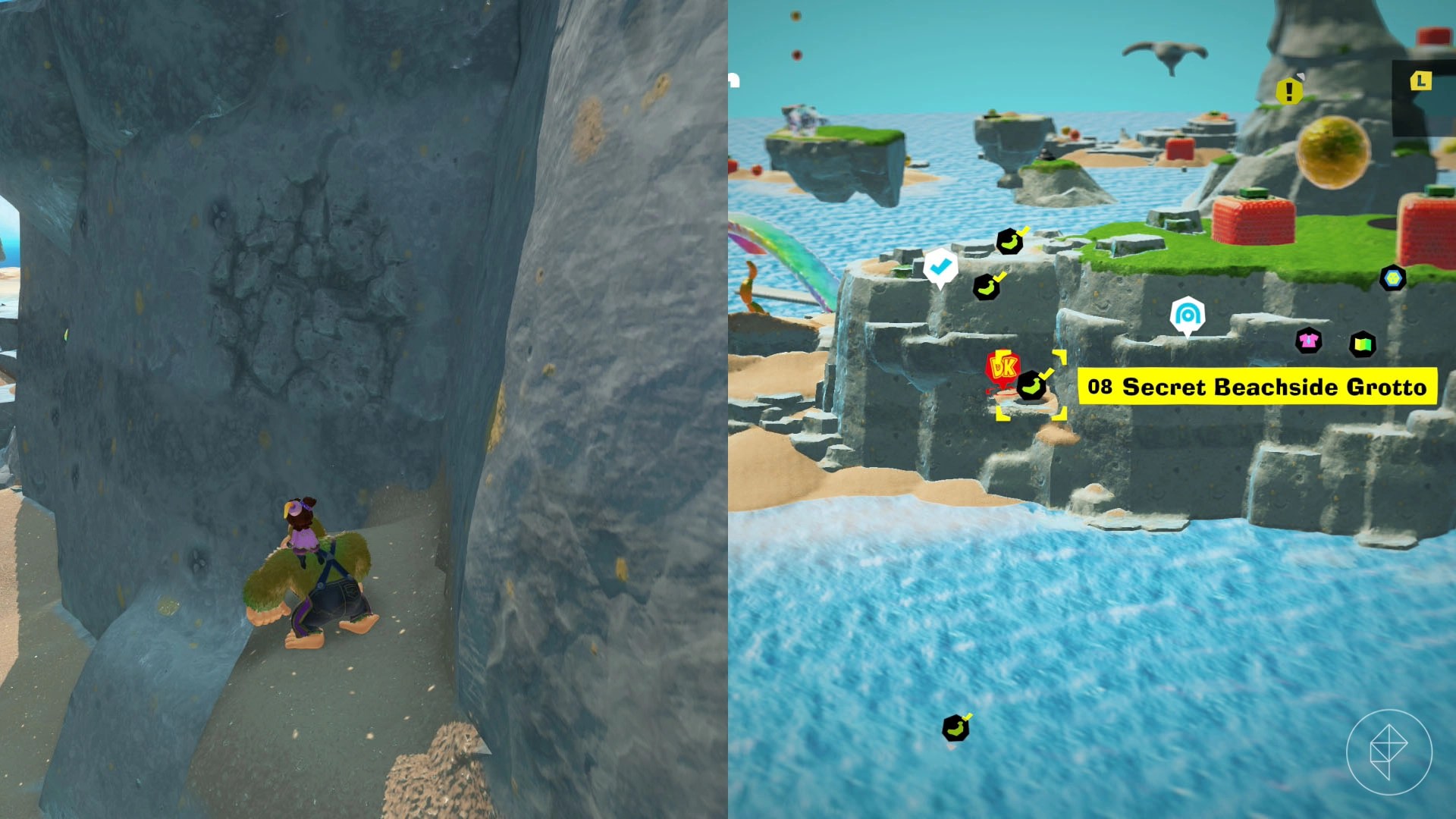Image resolution: width=1456 pixels, height=819 pixels.
Task: Select the banana marker inside the yellow brackets
Action: pyautogui.click(x=1031, y=386)
